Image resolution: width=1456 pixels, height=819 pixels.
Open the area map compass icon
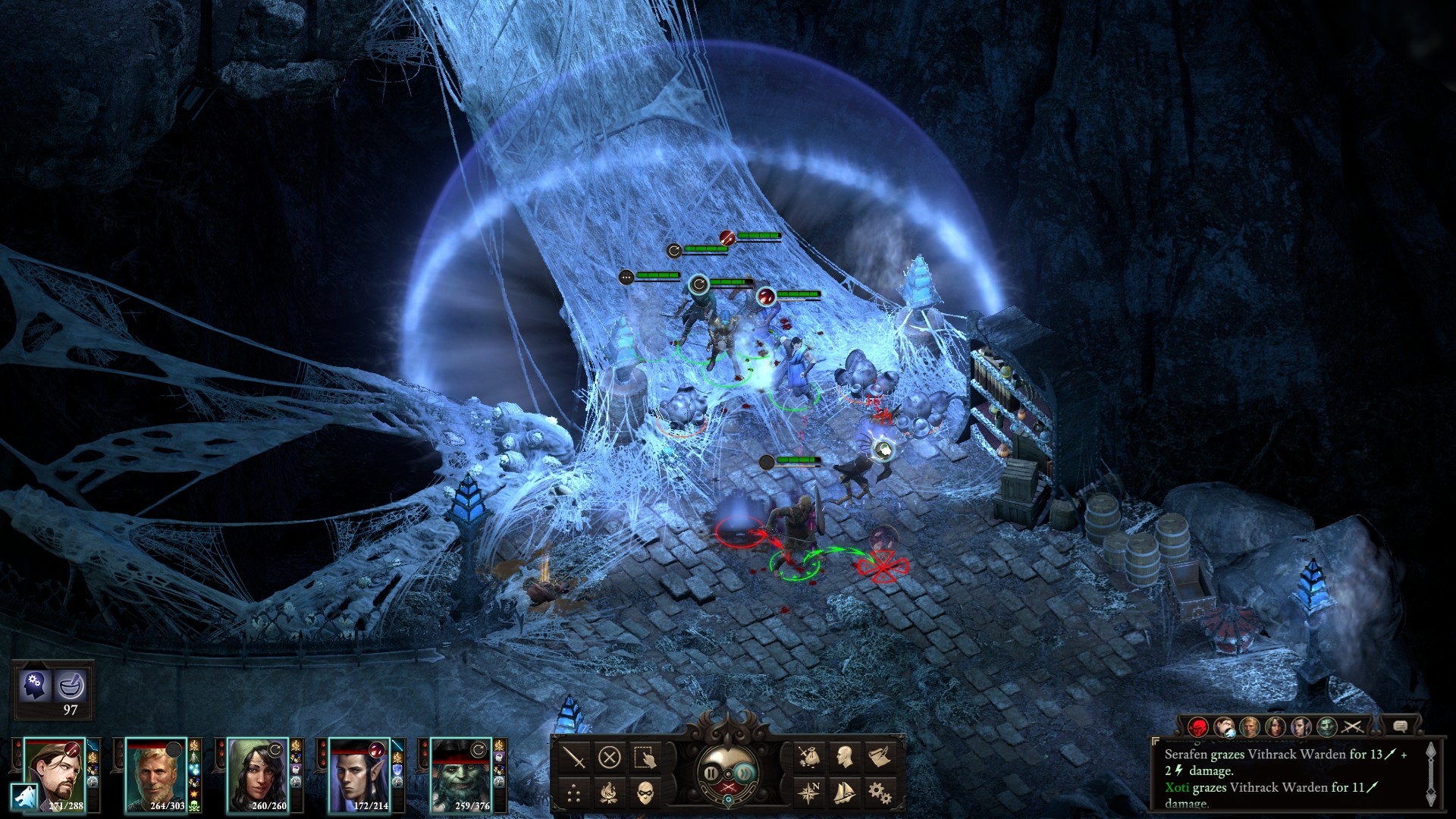tap(808, 792)
